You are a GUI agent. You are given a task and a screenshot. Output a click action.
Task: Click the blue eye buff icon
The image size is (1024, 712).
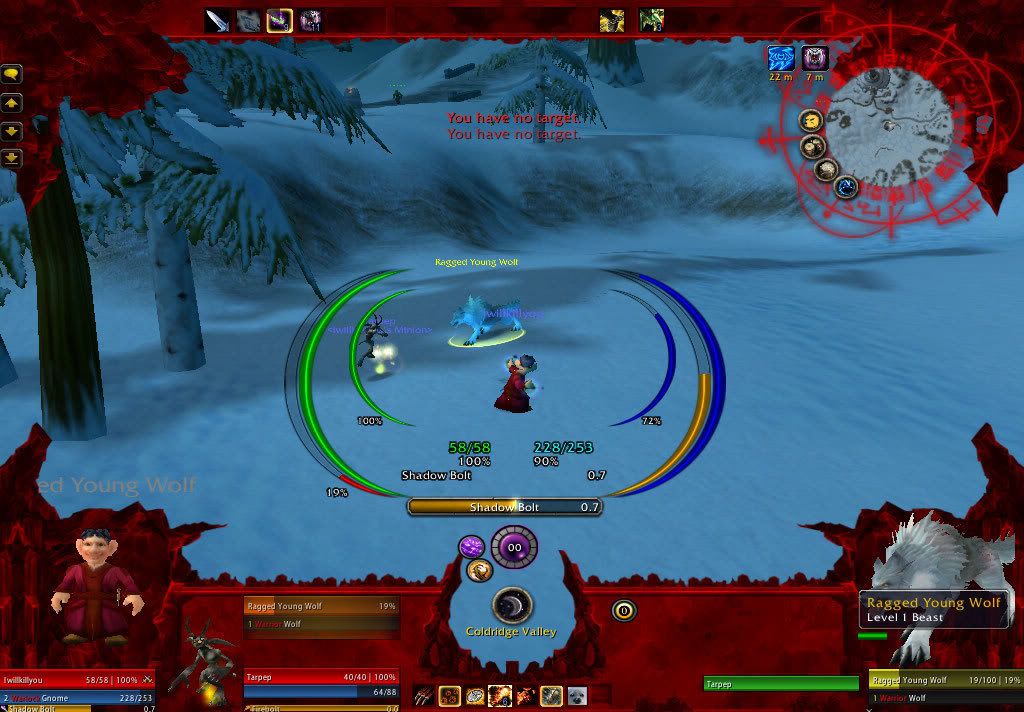[781, 58]
